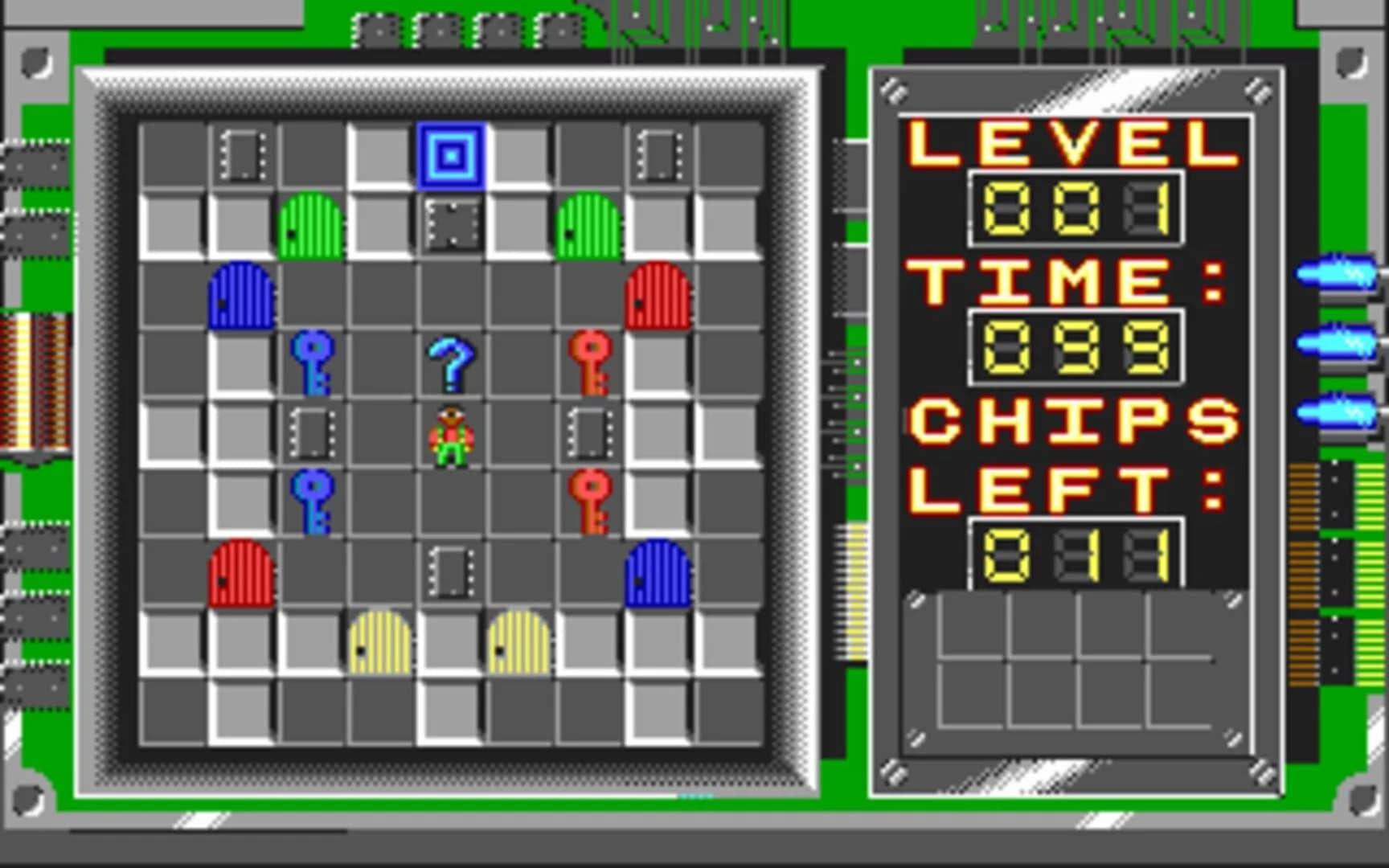
Task: Select the red key near the red door
Action: [x=591, y=363]
